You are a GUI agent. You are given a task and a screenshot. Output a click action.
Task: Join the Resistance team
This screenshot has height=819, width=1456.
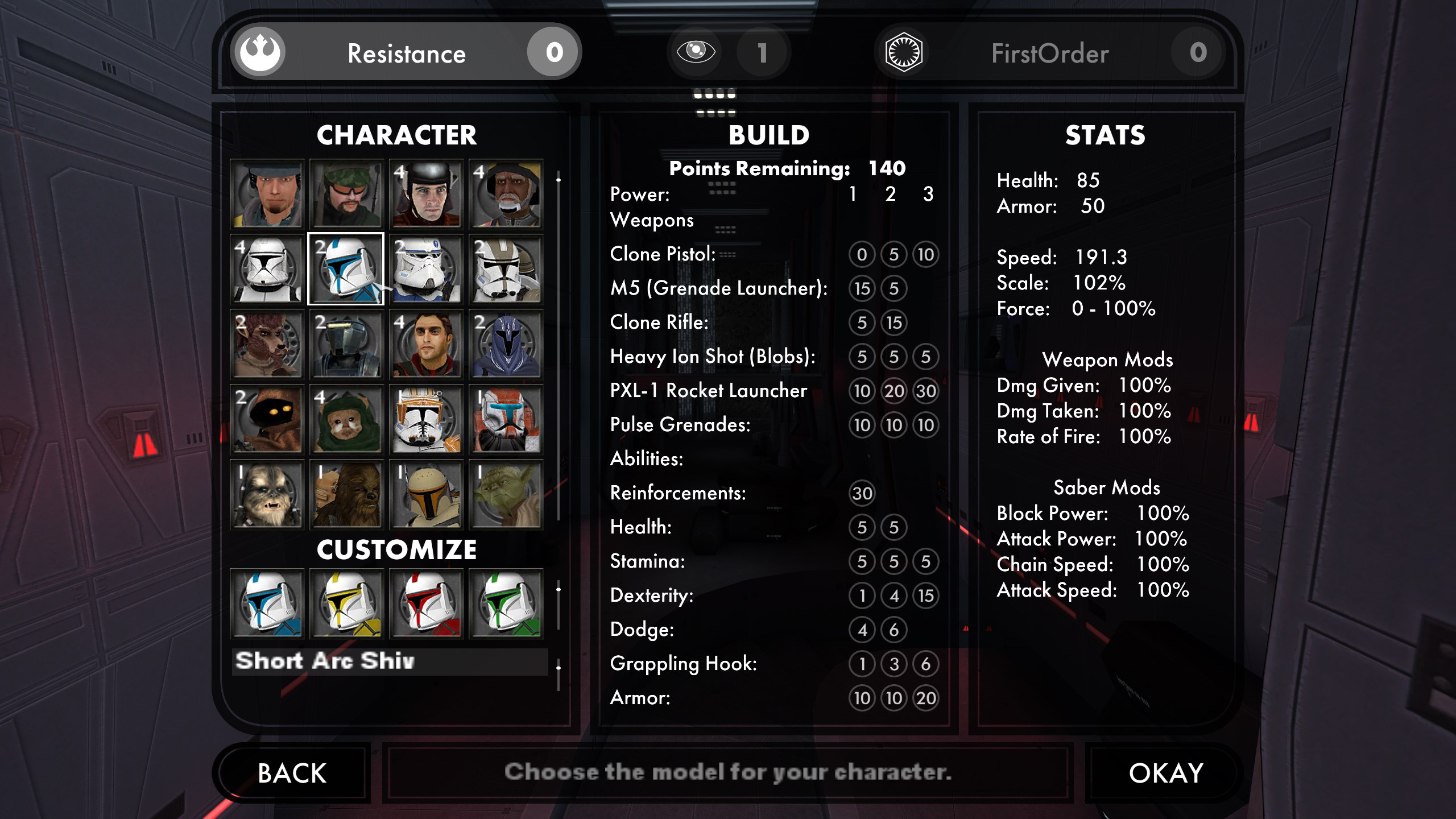click(406, 53)
